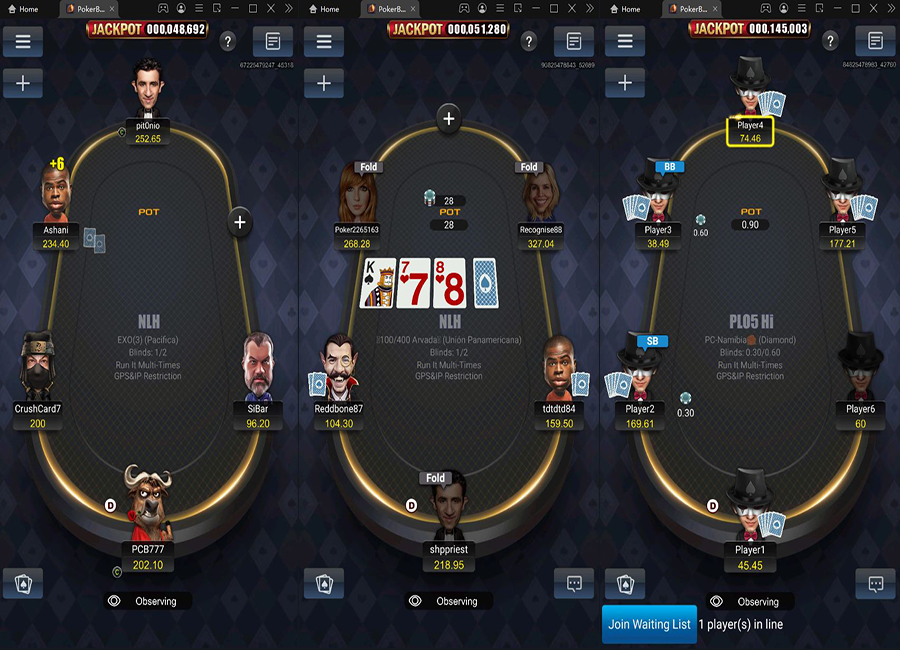Image resolution: width=900 pixels, height=650 pixels.
Task: Open the menu at Poker2265163's table
Action: [324, 41]
